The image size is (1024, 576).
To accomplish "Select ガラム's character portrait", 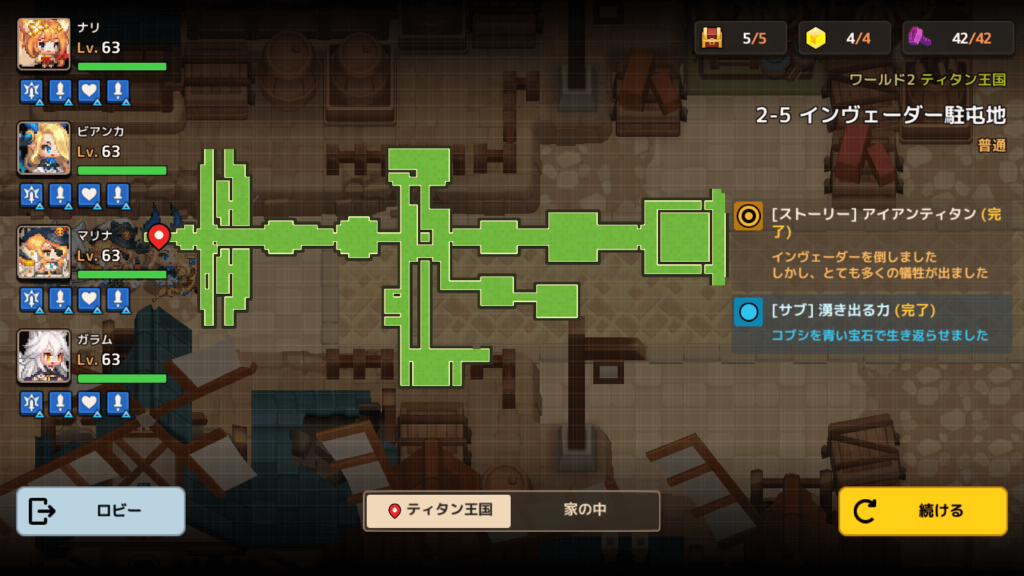I will click(x=44, y=356).
